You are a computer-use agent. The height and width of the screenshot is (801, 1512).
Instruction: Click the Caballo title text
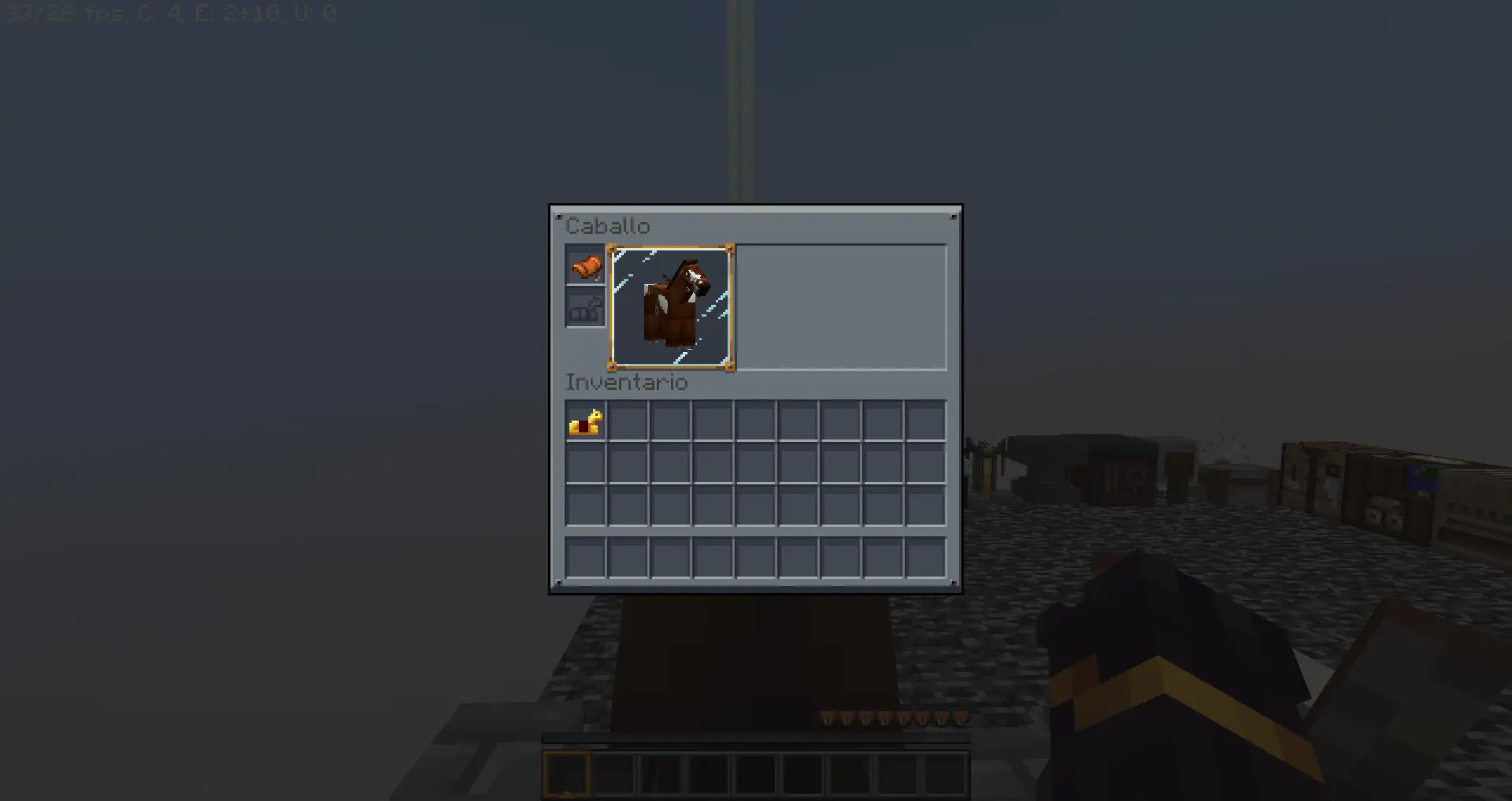tap(609, 226)
